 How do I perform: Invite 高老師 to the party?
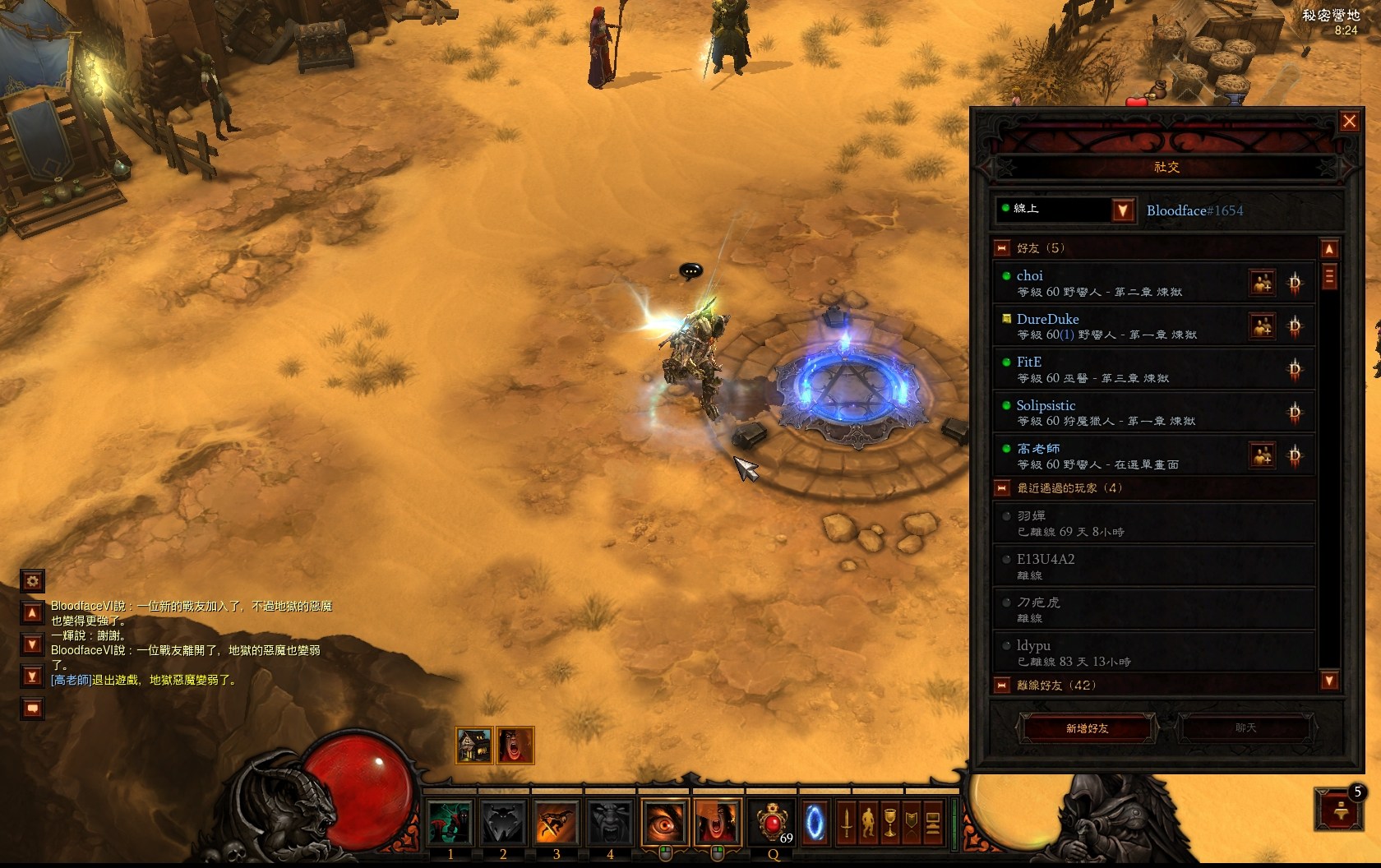point(1262,455)
